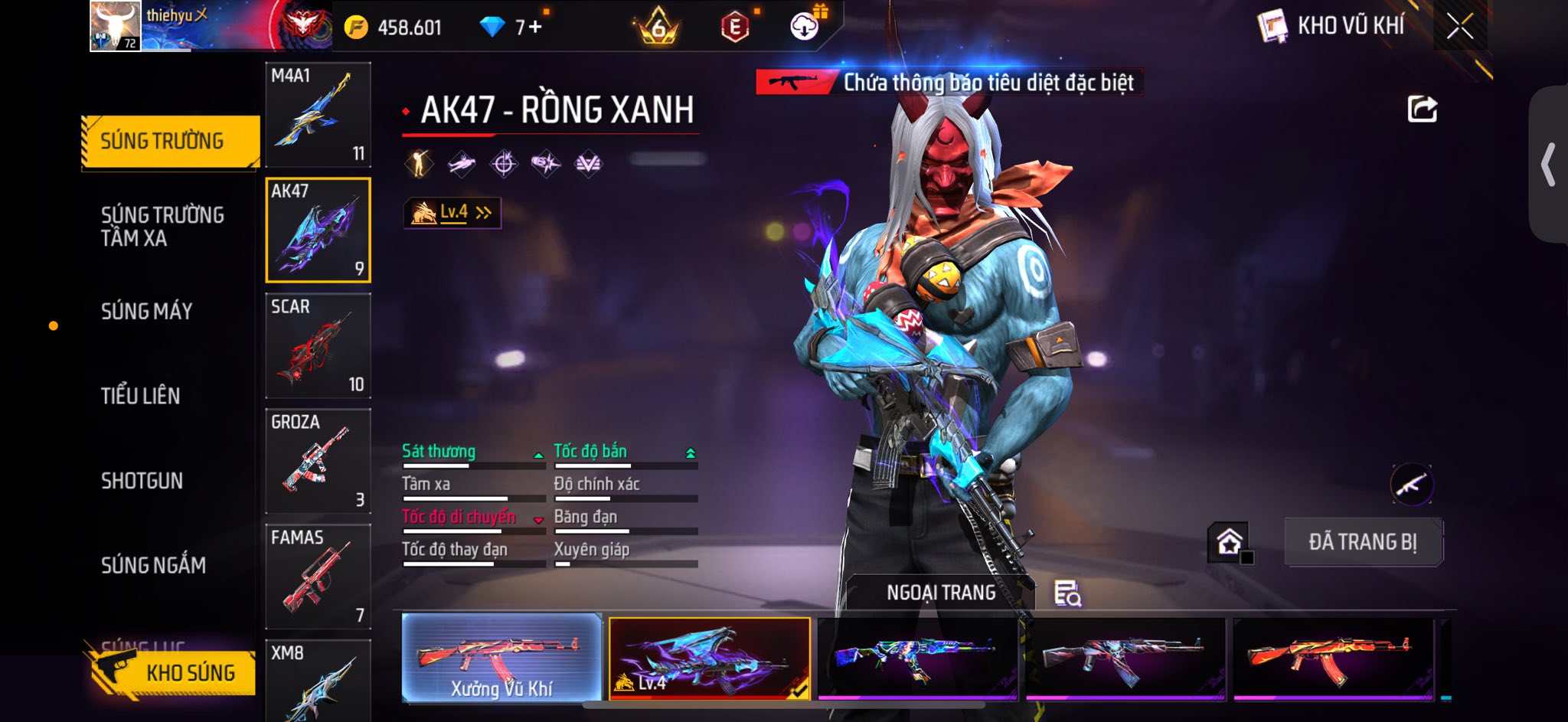Open the Xưởng Vũ Khí skin tile

pyautogui.click(x=501, y=658)
